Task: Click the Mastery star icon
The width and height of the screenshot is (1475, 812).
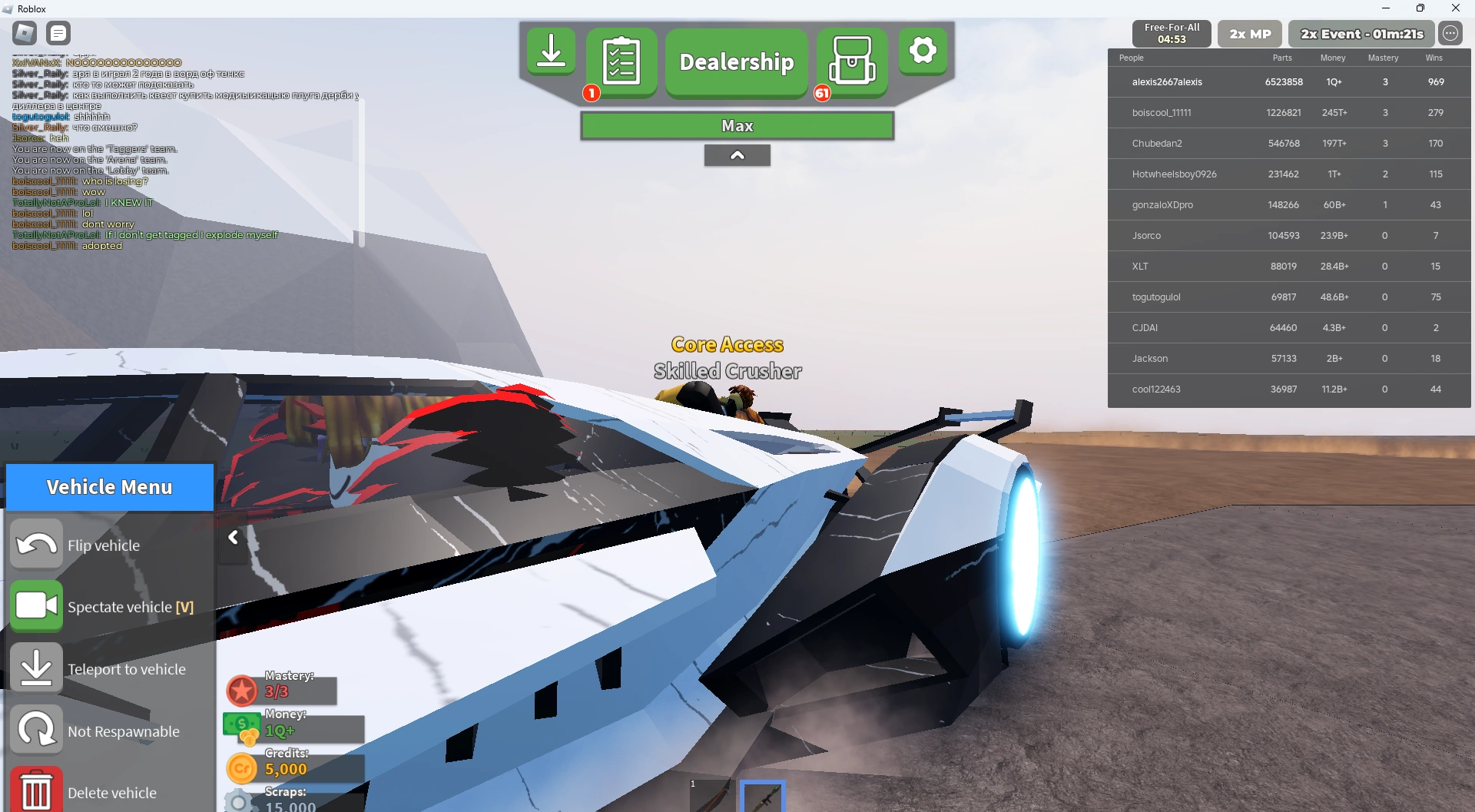Action: (242, 691)
